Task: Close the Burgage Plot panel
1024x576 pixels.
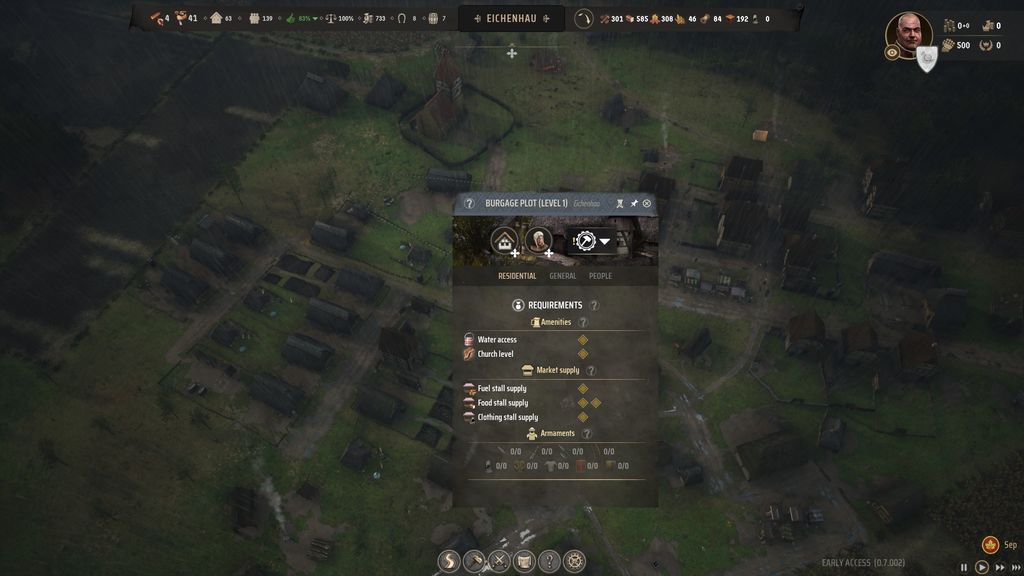Action: pos(647,203)
